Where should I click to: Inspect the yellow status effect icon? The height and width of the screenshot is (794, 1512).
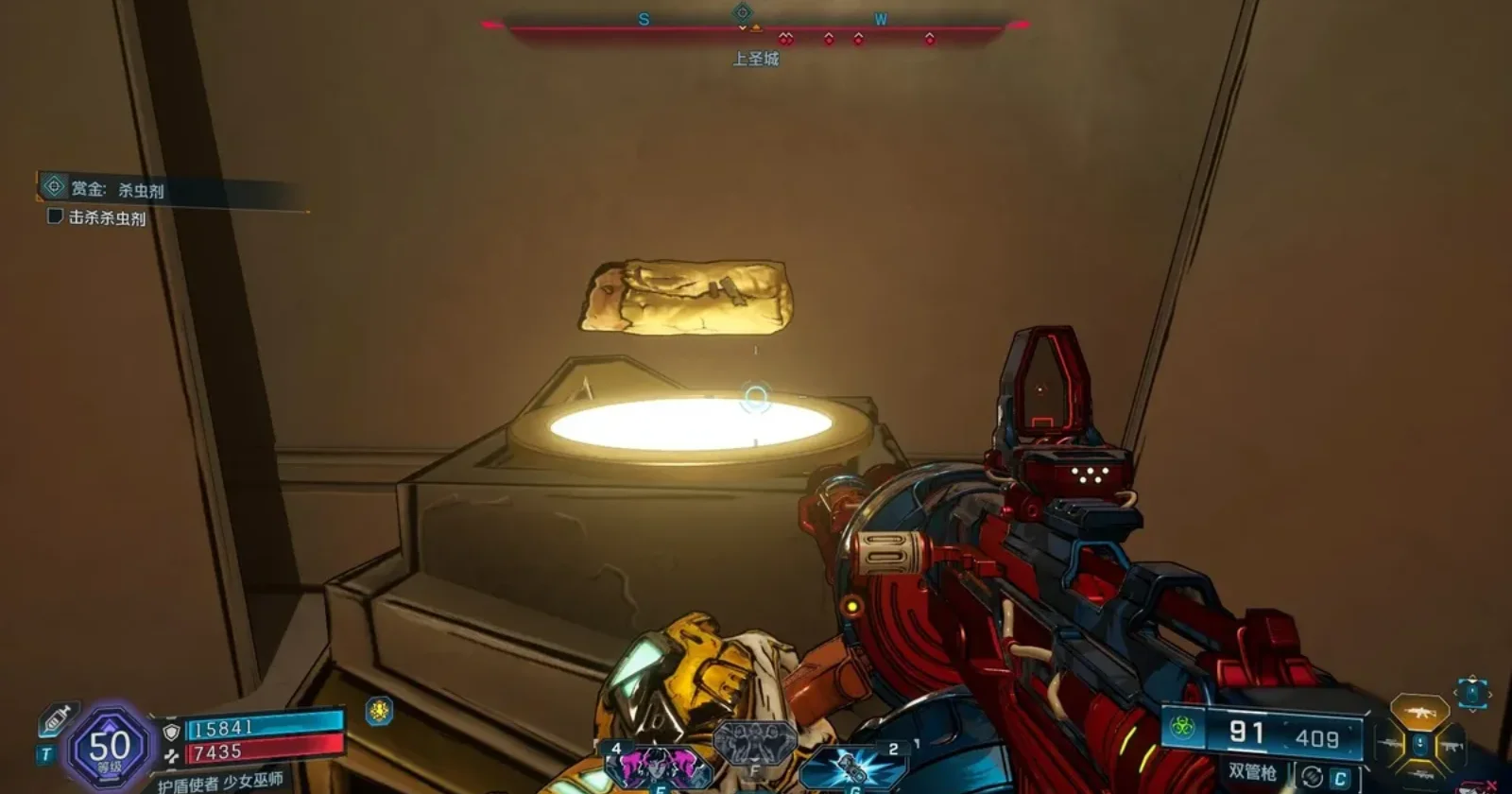click(379, 711)
